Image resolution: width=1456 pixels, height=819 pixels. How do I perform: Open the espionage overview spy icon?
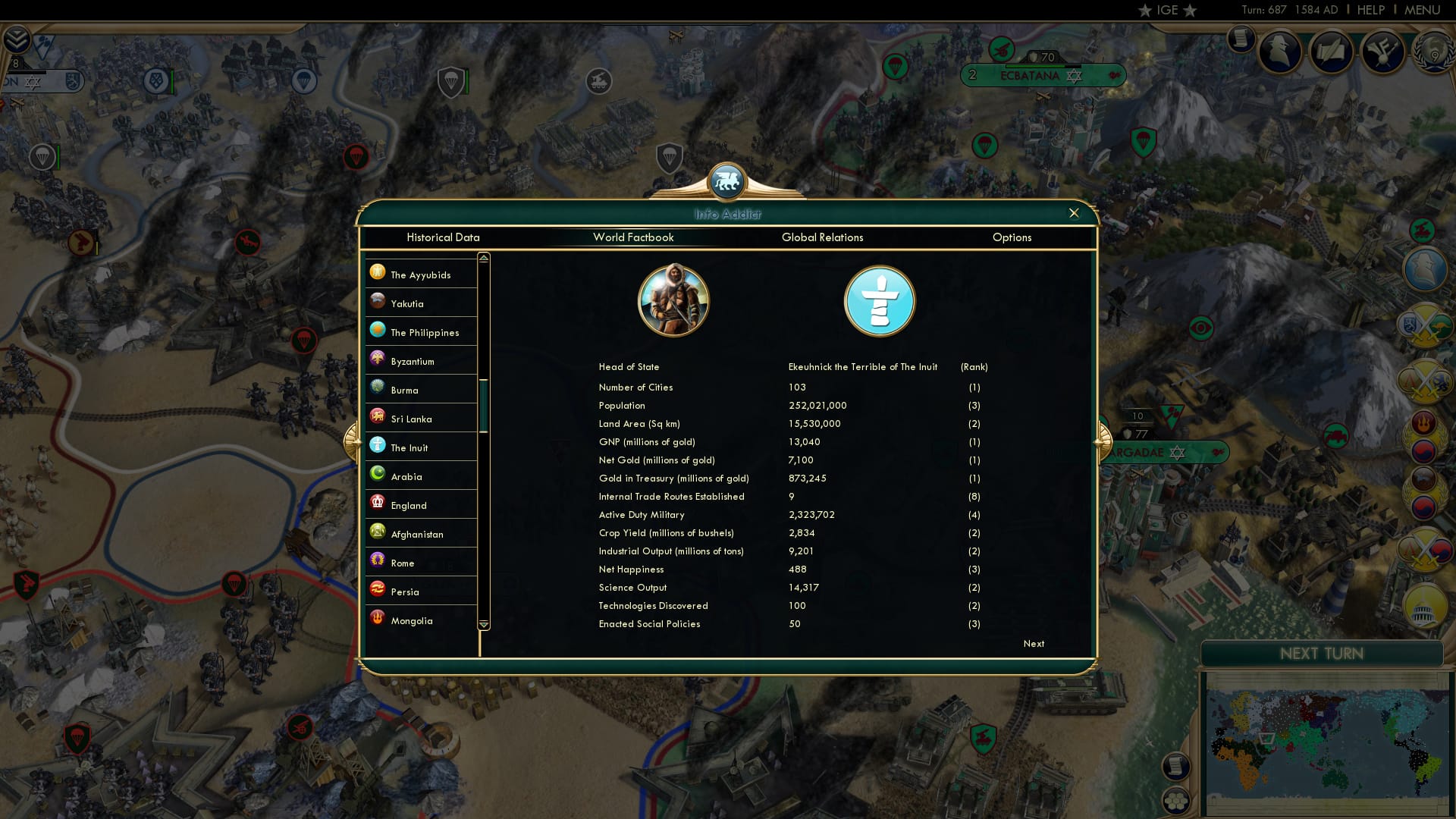coord(1282,51)
